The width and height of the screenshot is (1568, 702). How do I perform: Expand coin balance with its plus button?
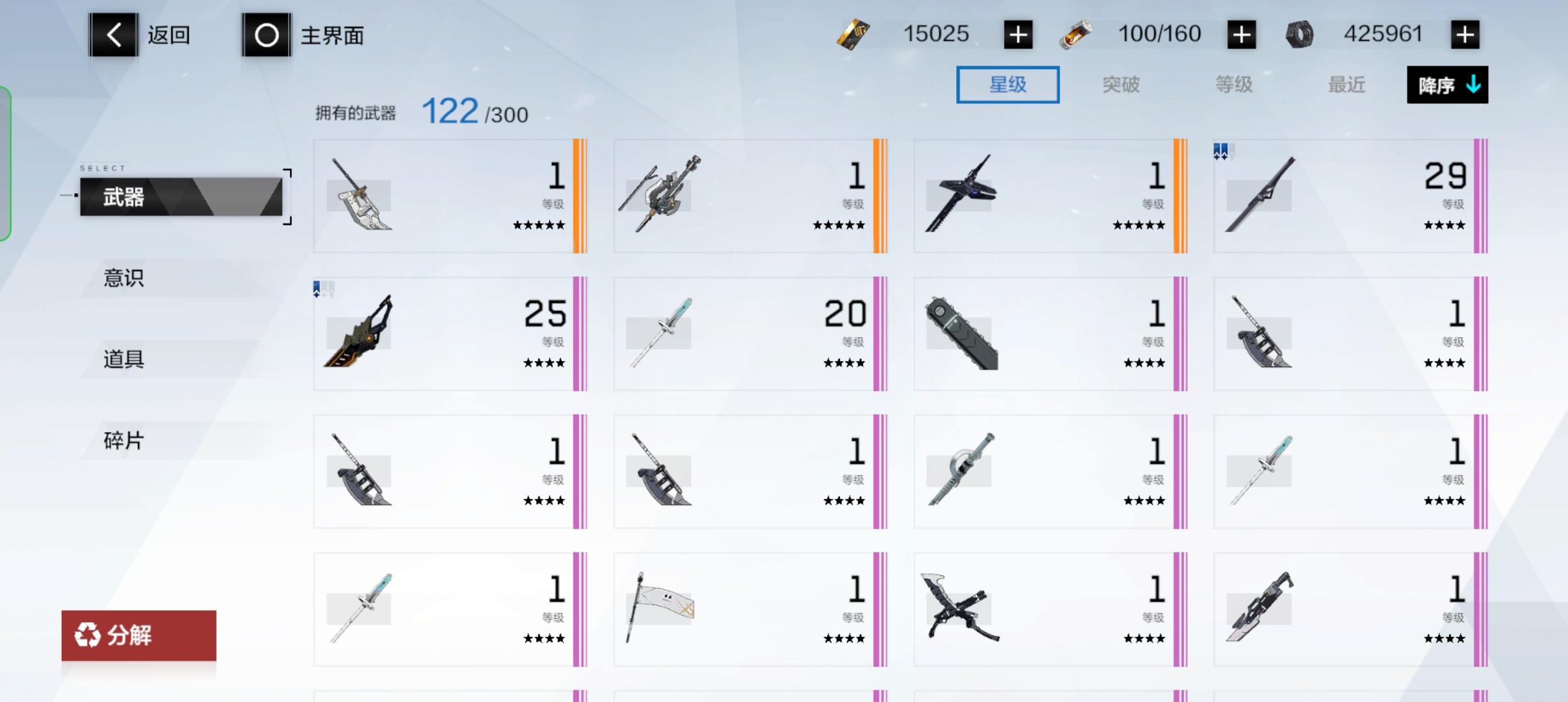click(x=1465, y=34)
